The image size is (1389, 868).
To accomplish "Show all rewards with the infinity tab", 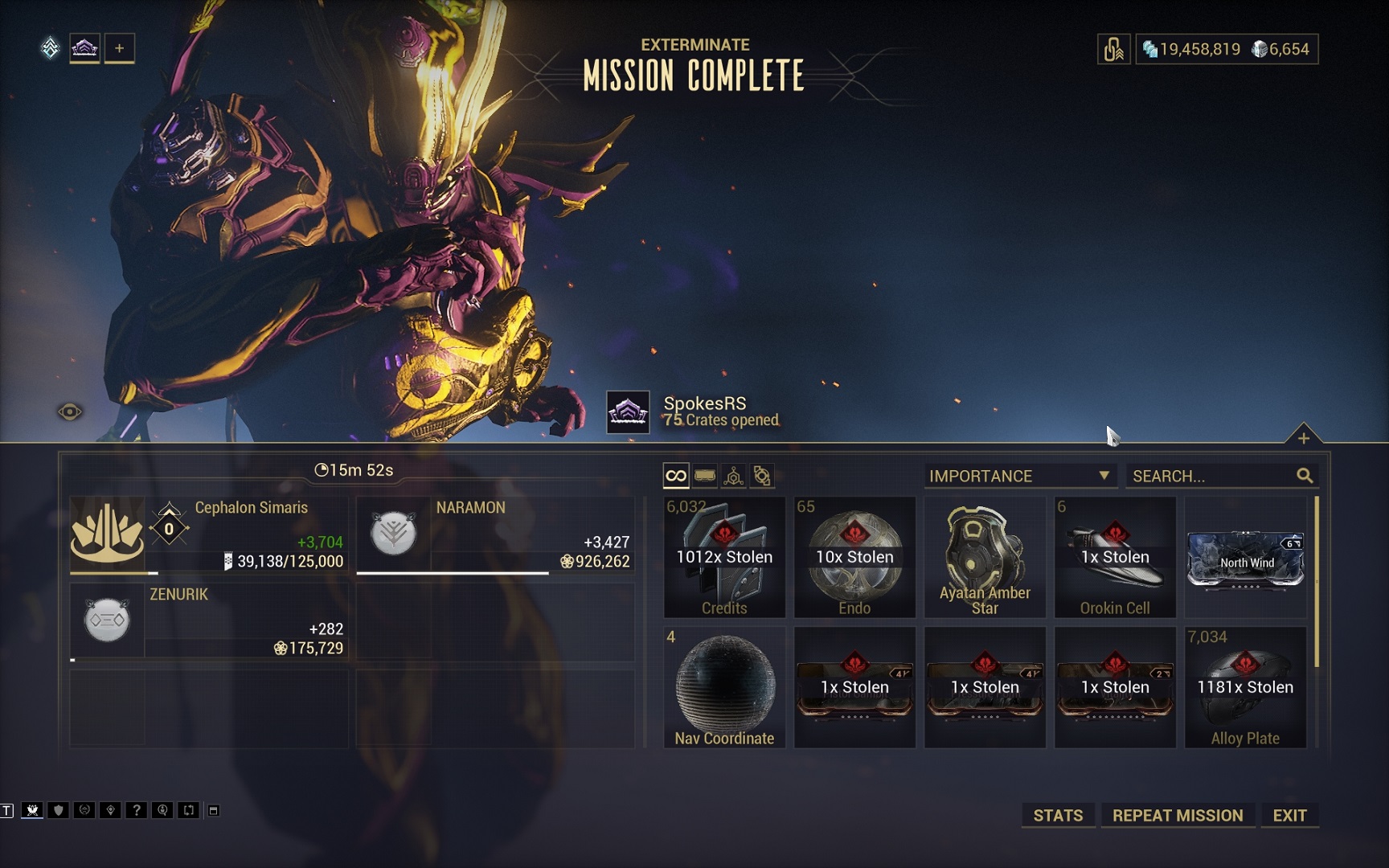I will click(x=675, y=476).
